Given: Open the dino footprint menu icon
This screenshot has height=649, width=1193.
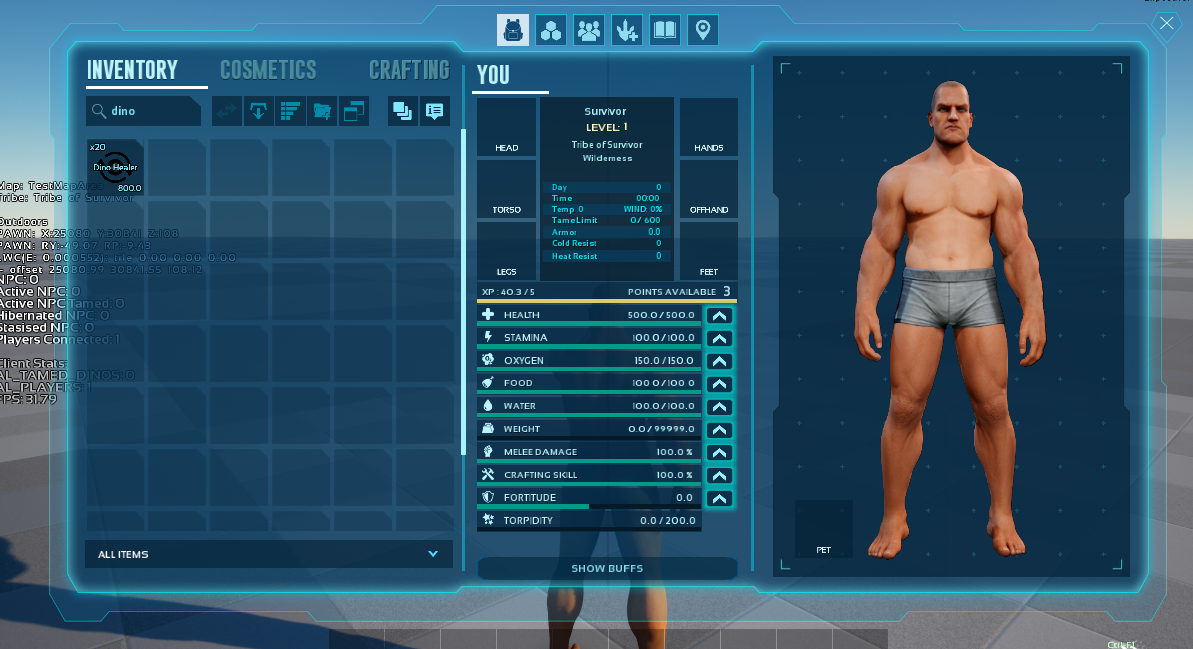Looking at the screenshot, I should point(627,30).
